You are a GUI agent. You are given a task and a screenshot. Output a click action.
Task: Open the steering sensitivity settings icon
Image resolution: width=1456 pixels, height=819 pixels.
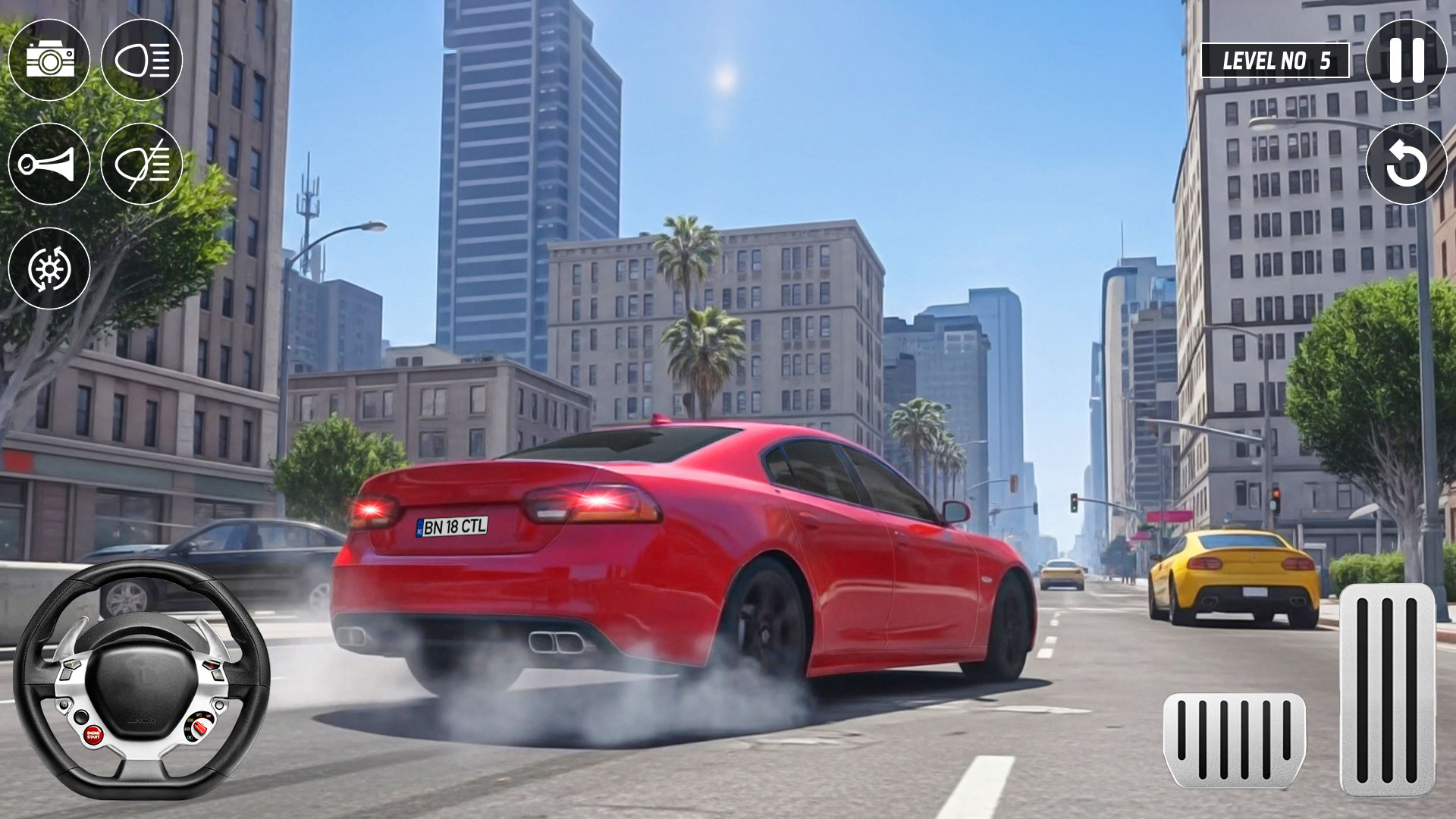[x=50, y=268]
